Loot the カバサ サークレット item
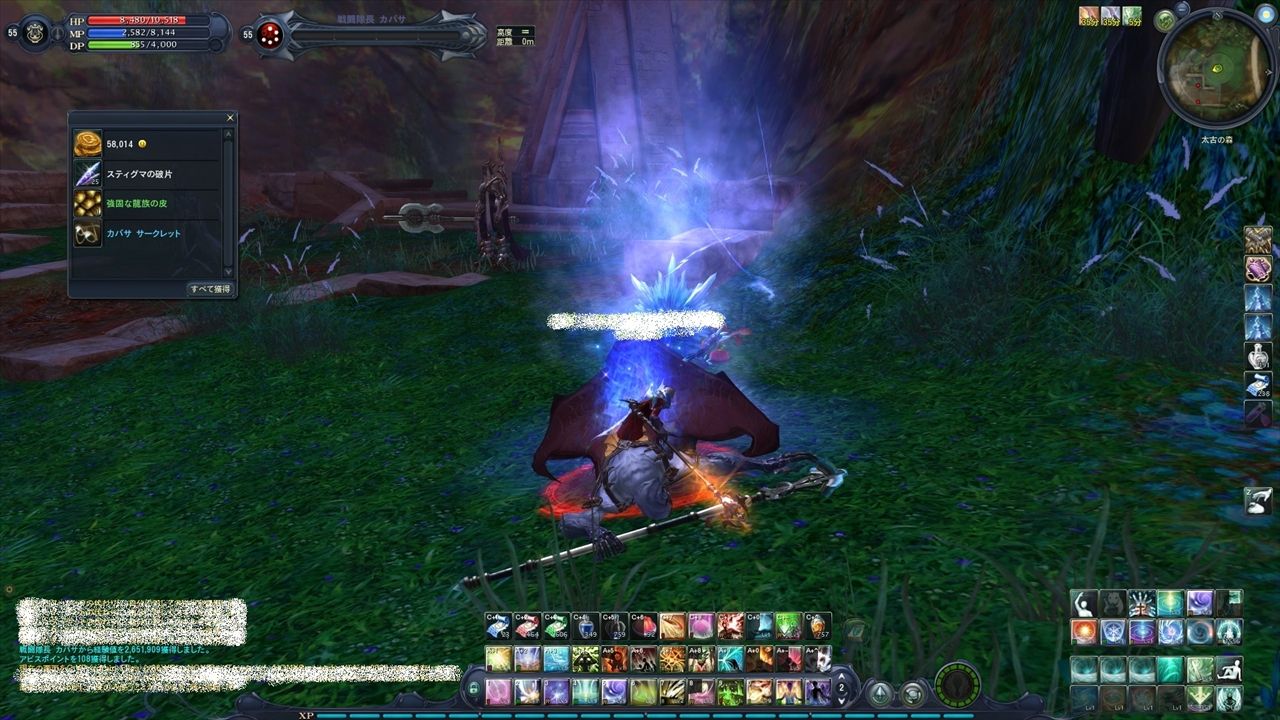The image size is (1280, 720). 88,234
